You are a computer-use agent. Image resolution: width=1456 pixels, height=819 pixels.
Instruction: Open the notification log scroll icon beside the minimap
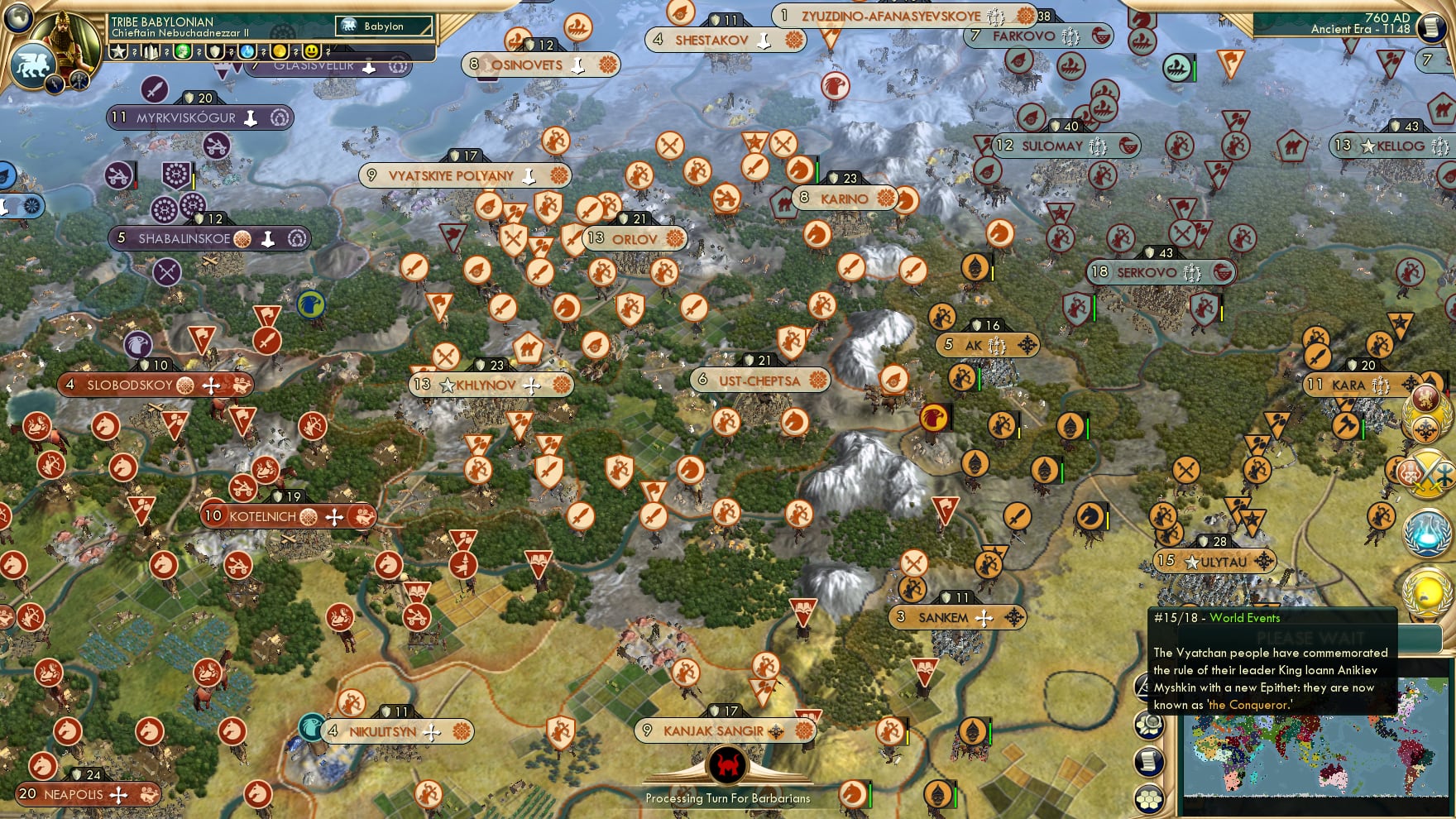(x=1148, y=760)
